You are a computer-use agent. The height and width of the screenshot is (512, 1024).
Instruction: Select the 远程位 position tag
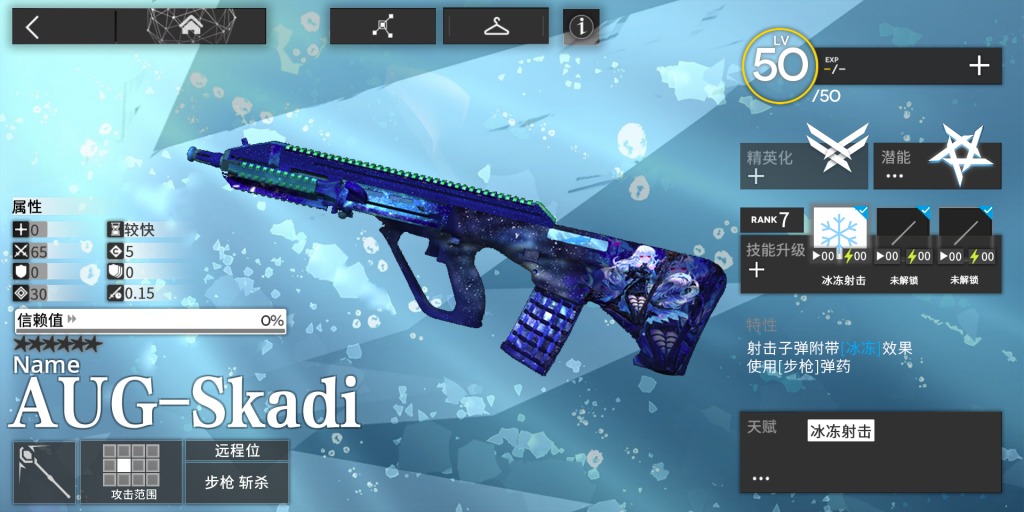236,450
